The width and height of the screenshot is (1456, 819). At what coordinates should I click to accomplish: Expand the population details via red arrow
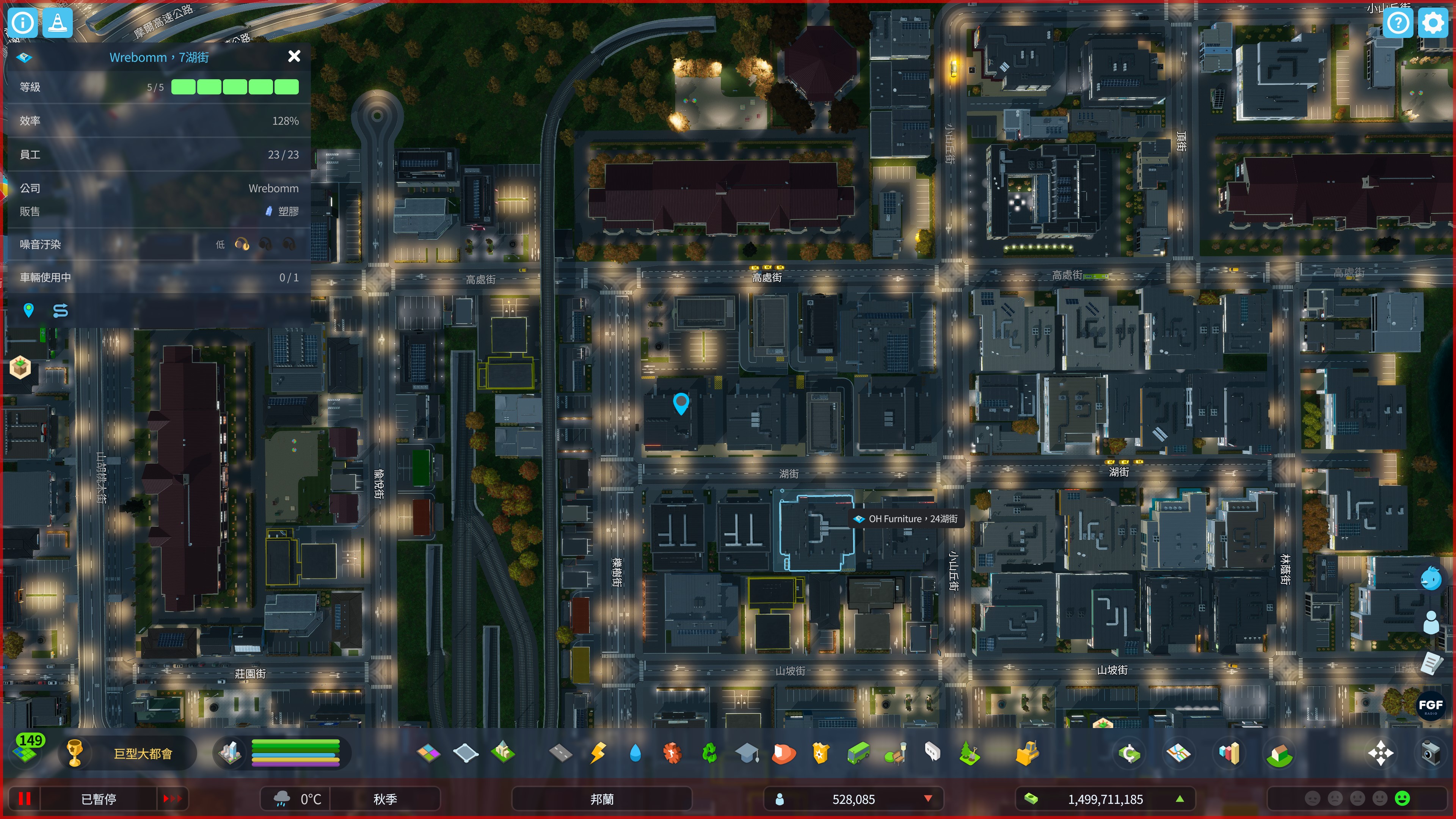point(927,799)
